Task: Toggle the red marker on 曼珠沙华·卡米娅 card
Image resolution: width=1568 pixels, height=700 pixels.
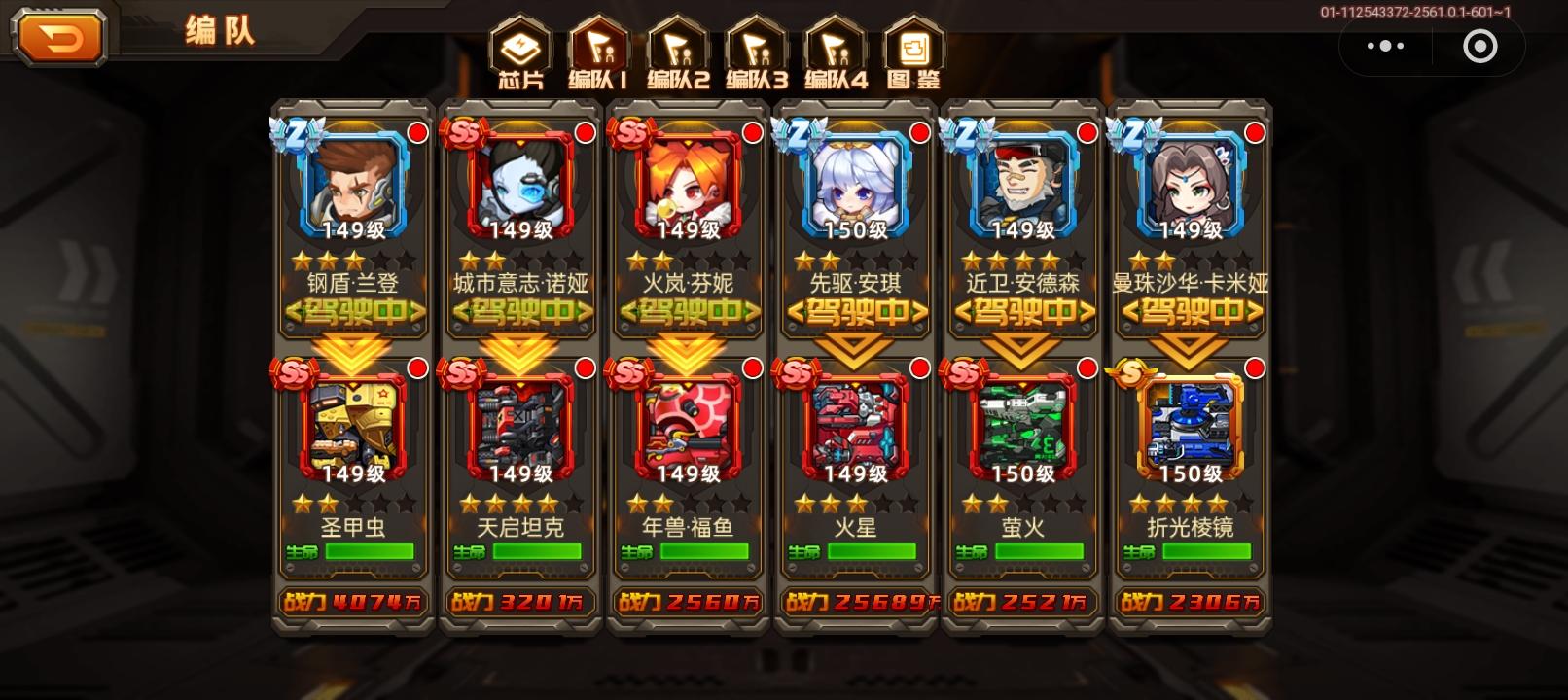Action: click(1255, 134)
